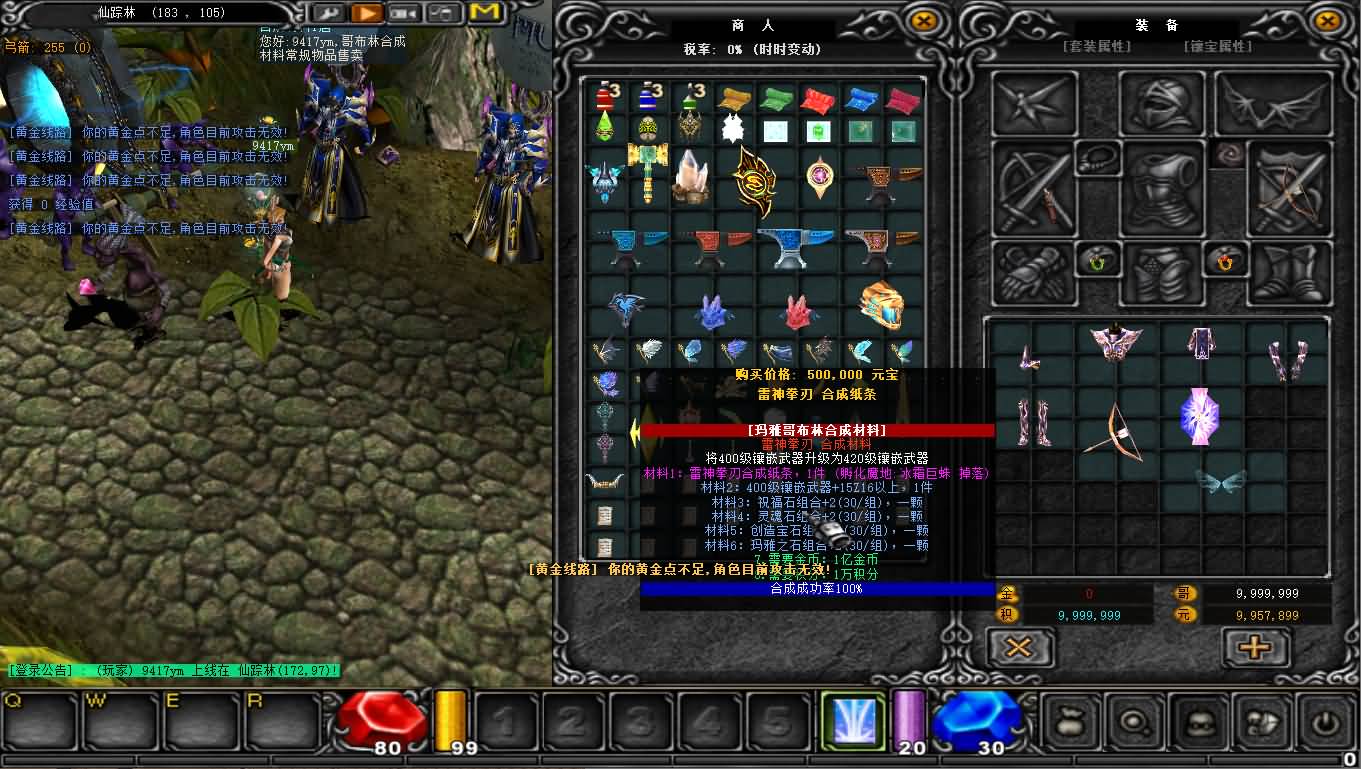This screenshot has width=1361, height=769.
Task: Select the golden helmet in merchant shop
Action: coord(881,306)
